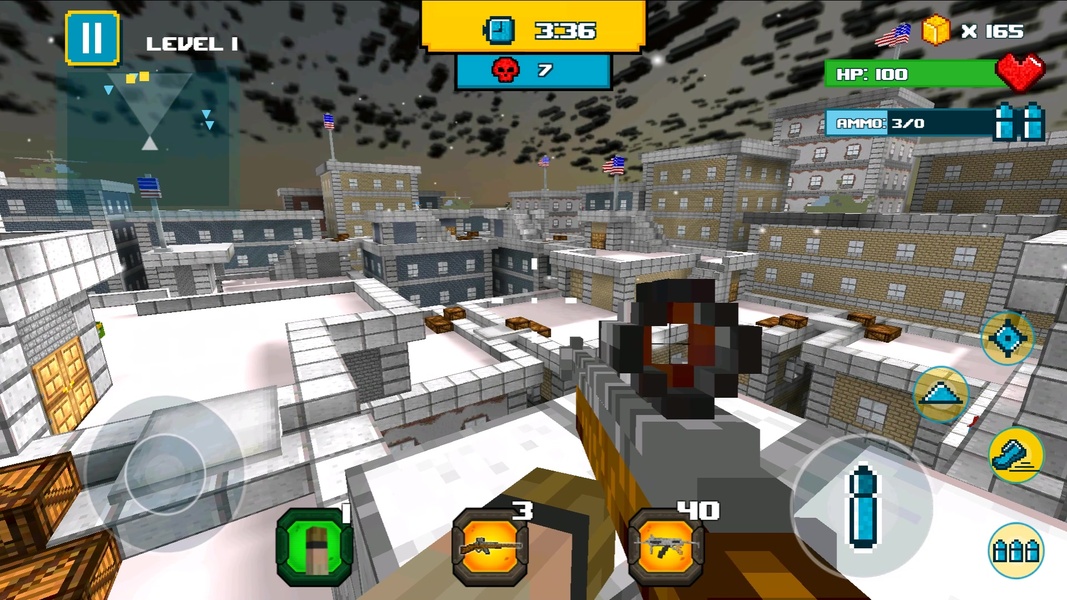This screenshot has height=600, width=1067.
Task: Equip the submachine gun with 40 ammo
Action: [666, 546]
